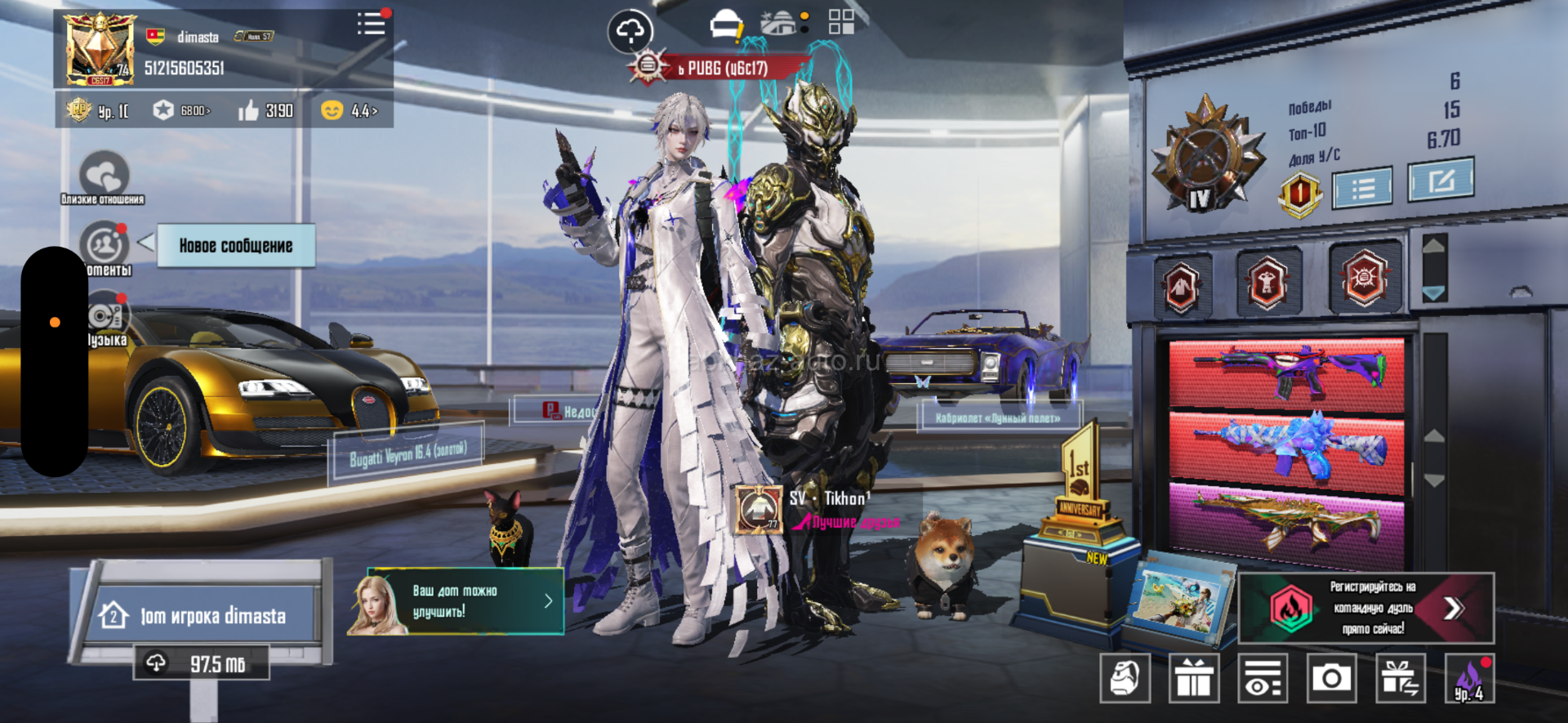Open the командную дуэль registration banner

point(1367,608)
